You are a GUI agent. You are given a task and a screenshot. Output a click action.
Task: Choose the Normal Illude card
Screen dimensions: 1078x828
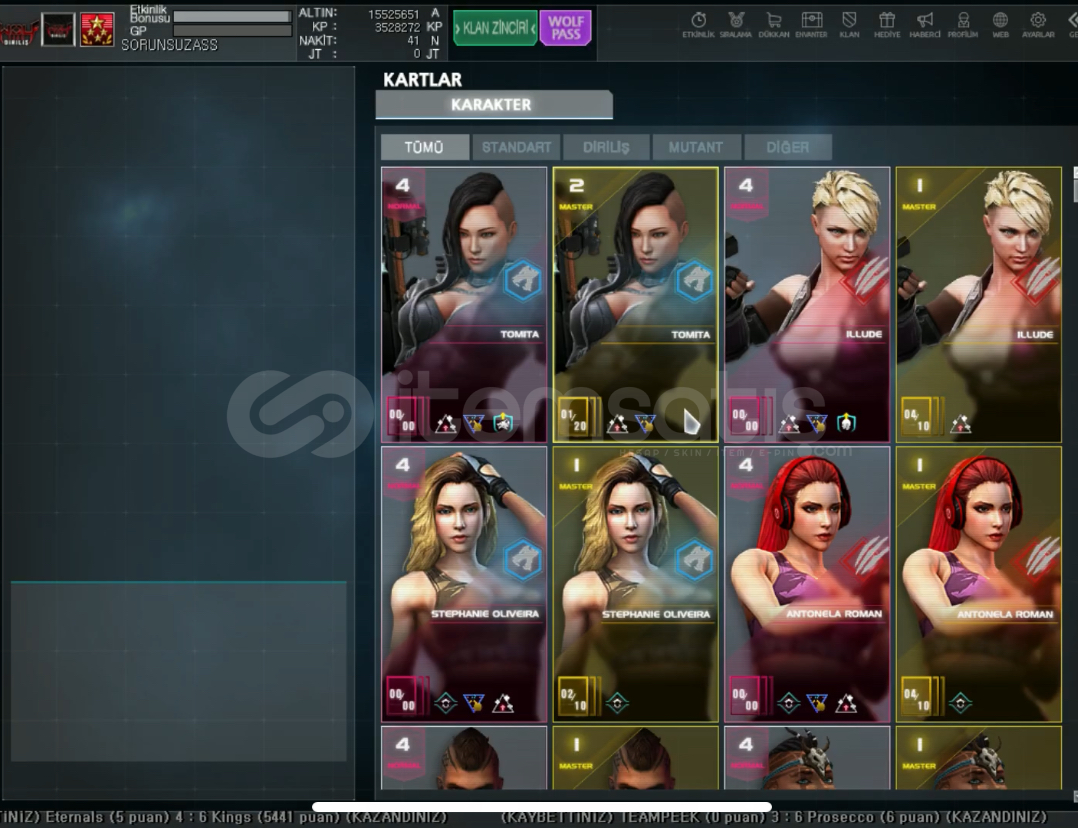(x=806, y=304)
